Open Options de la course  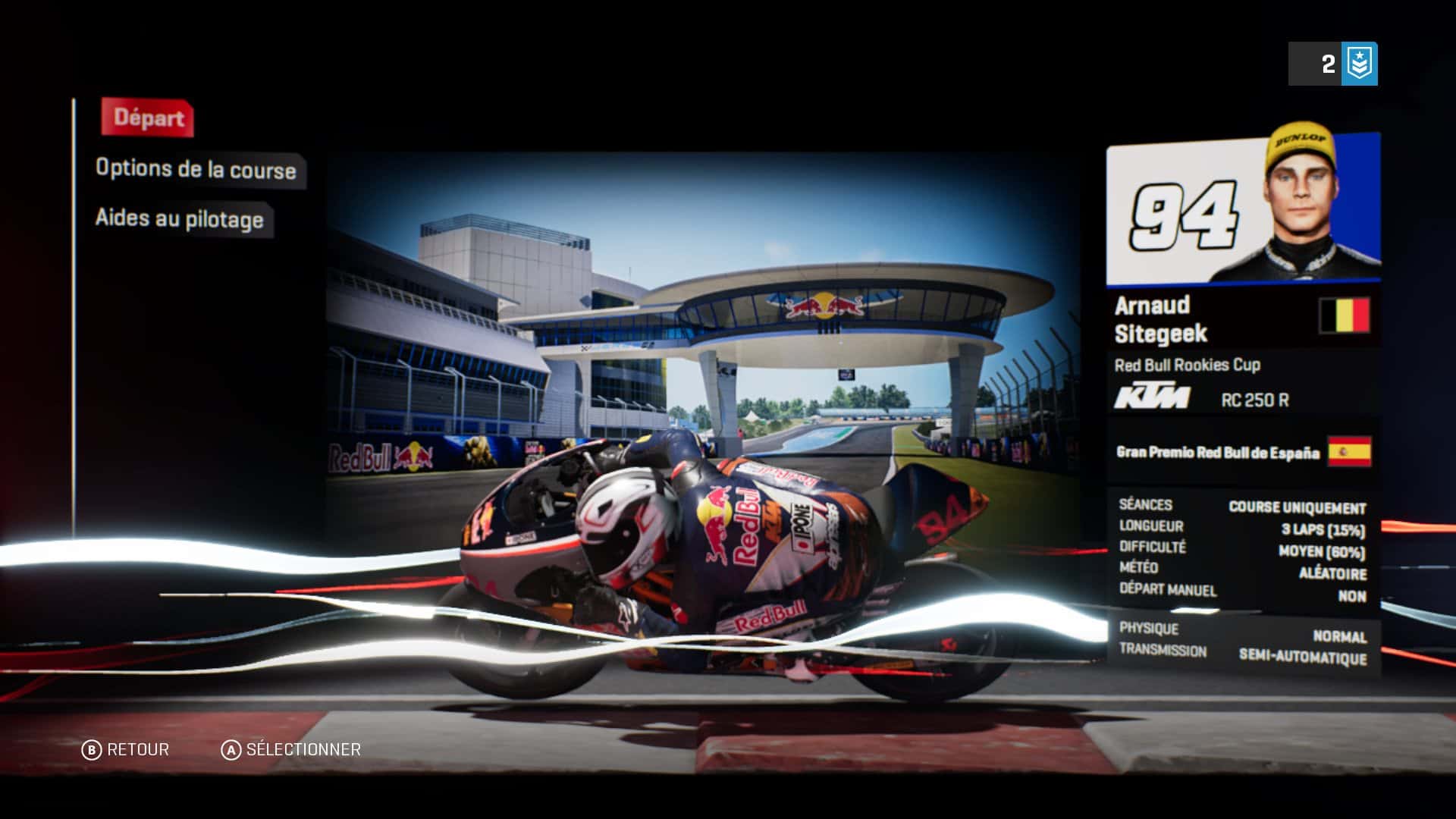196,169
